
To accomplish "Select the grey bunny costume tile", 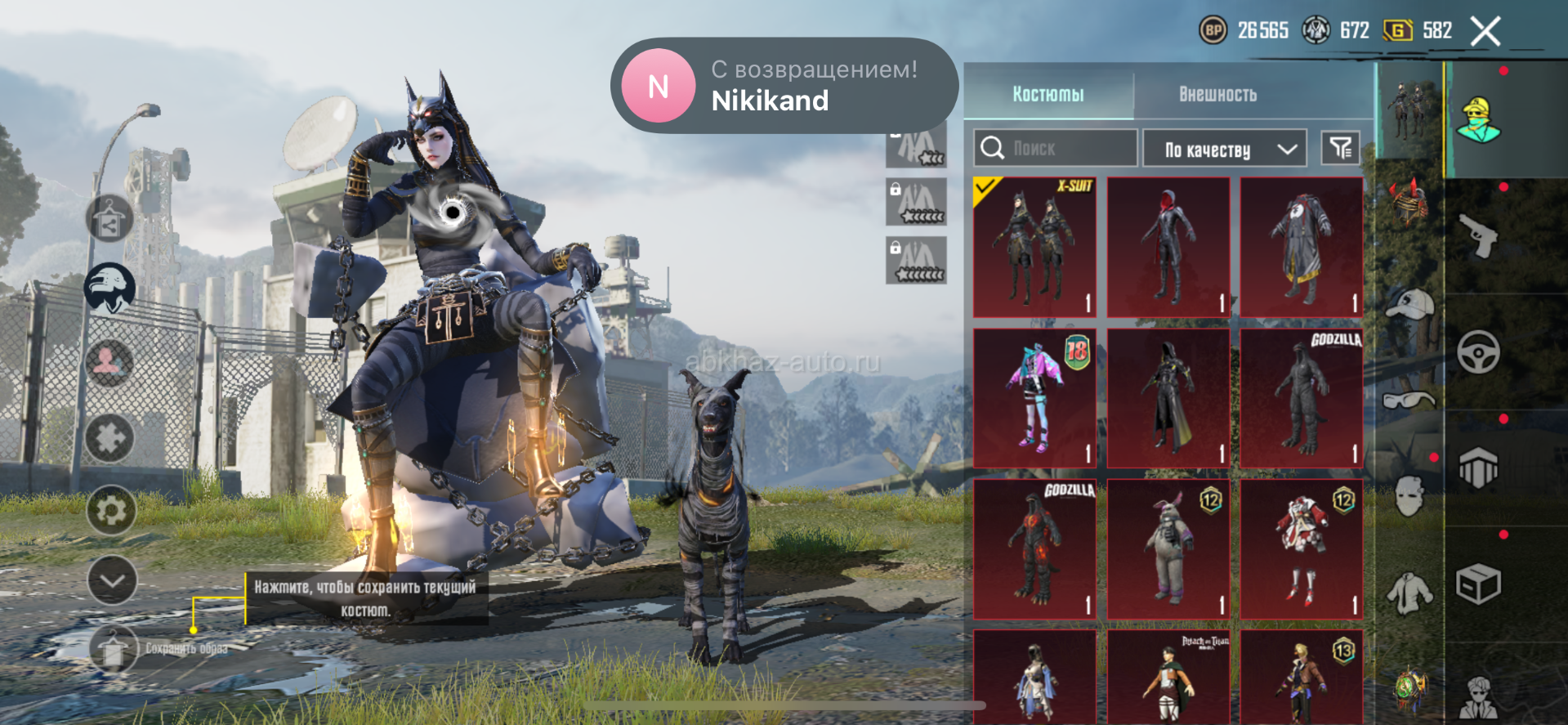I will 1168,548.
